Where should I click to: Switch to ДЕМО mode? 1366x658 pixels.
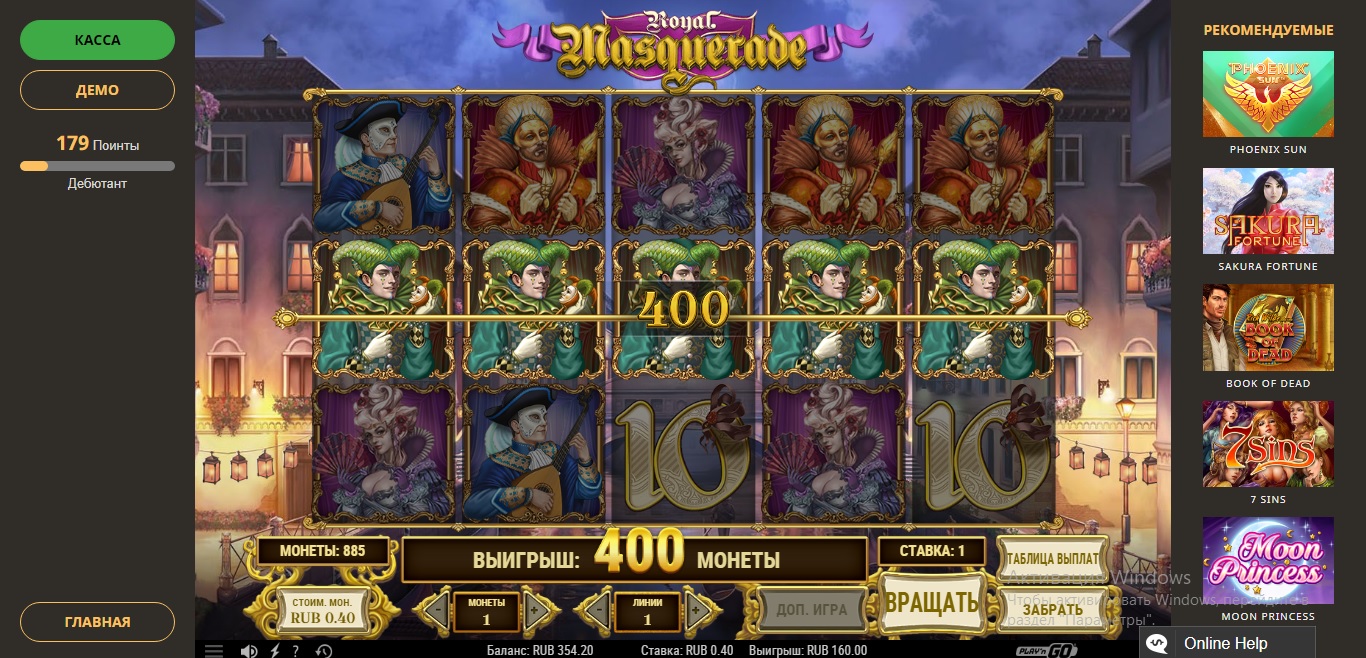pos(97,90)
